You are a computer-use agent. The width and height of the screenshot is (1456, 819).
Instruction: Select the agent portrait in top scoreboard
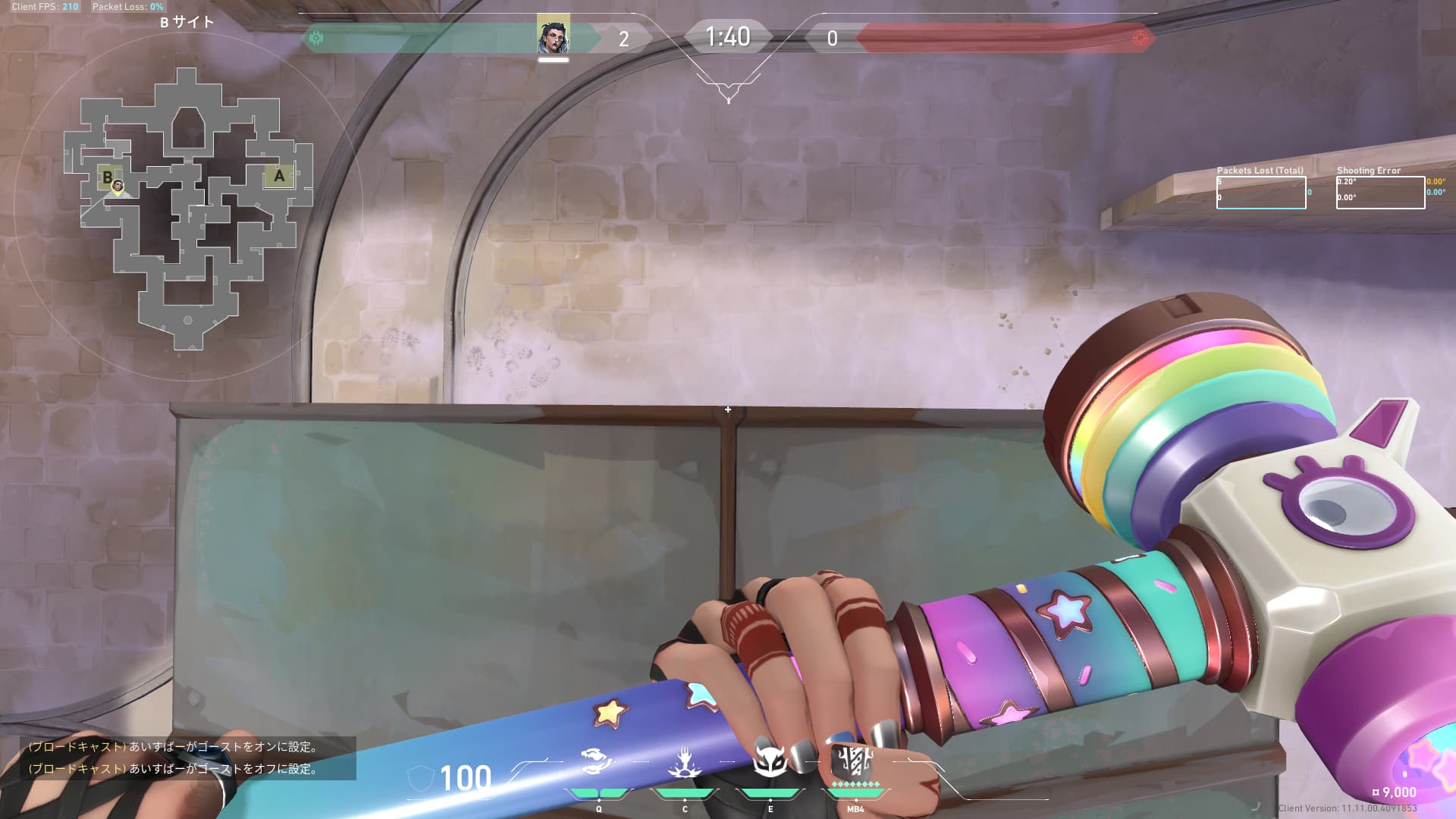click(x=553, y=35)
